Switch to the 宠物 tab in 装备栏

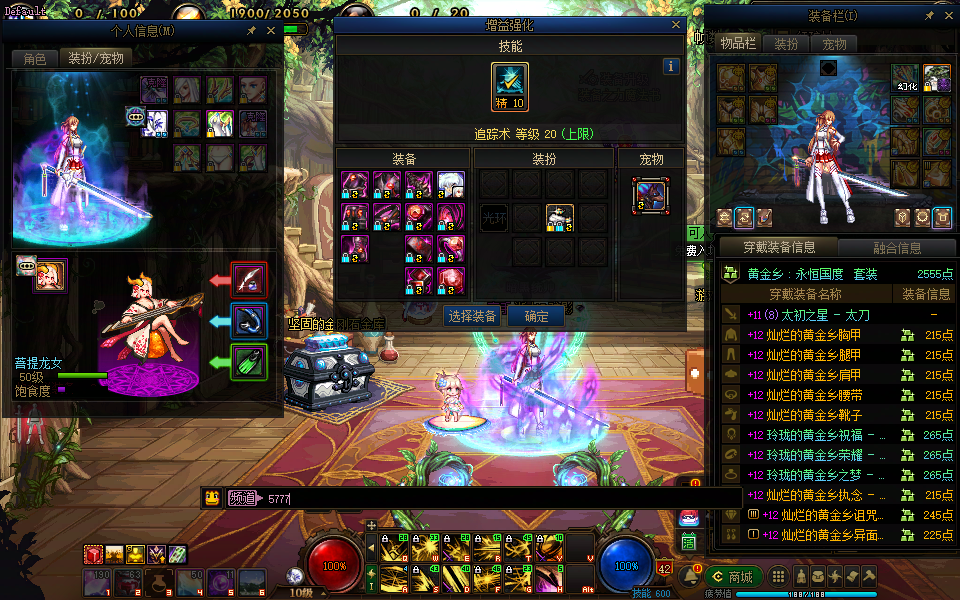834,44
